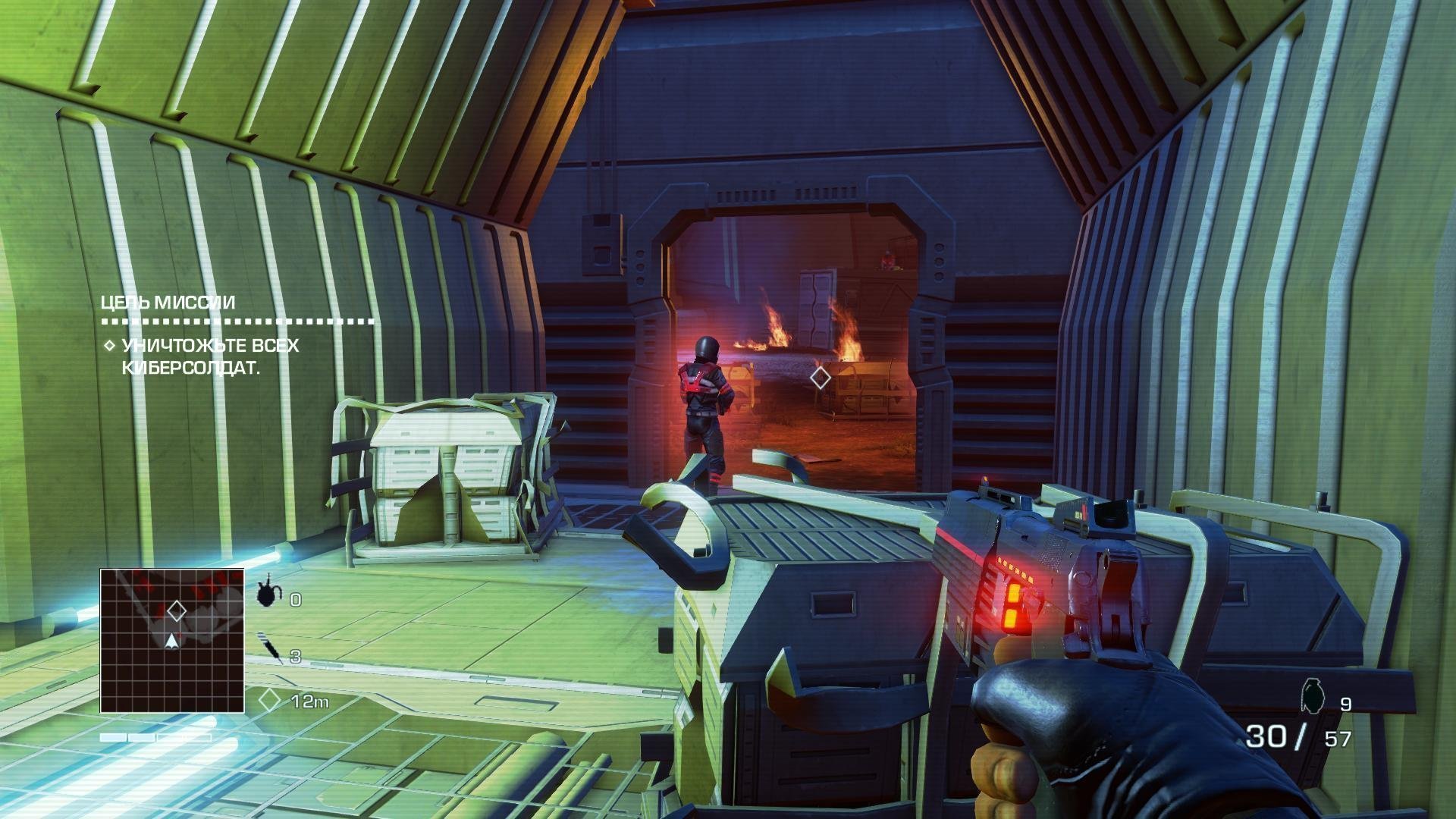Viewport: 1456px width, 819px height.
Task: Click the objective diamond on the minimap
Action: coord(177,610)
